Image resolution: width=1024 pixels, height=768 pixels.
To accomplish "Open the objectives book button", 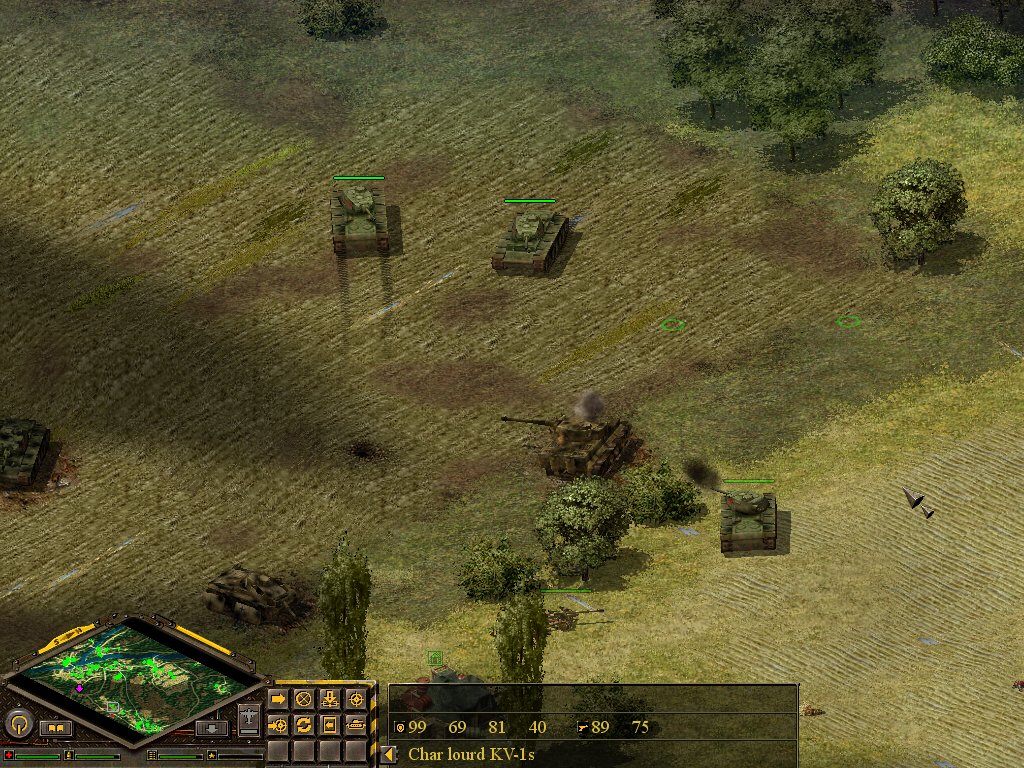I will pyautogui.click(x=55, y=728).
